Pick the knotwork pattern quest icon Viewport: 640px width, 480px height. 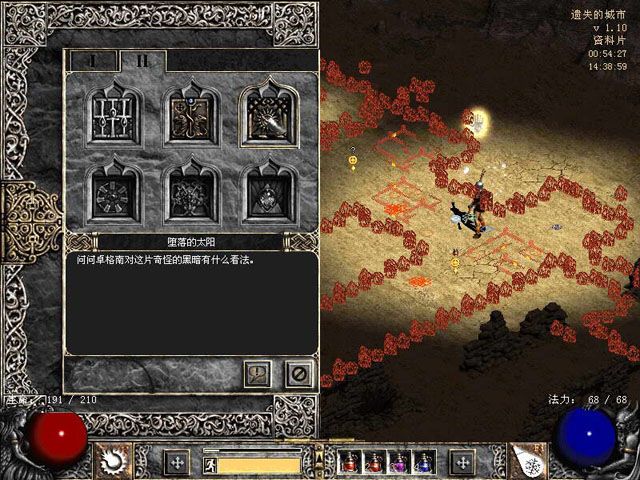[x=188, y=190]
